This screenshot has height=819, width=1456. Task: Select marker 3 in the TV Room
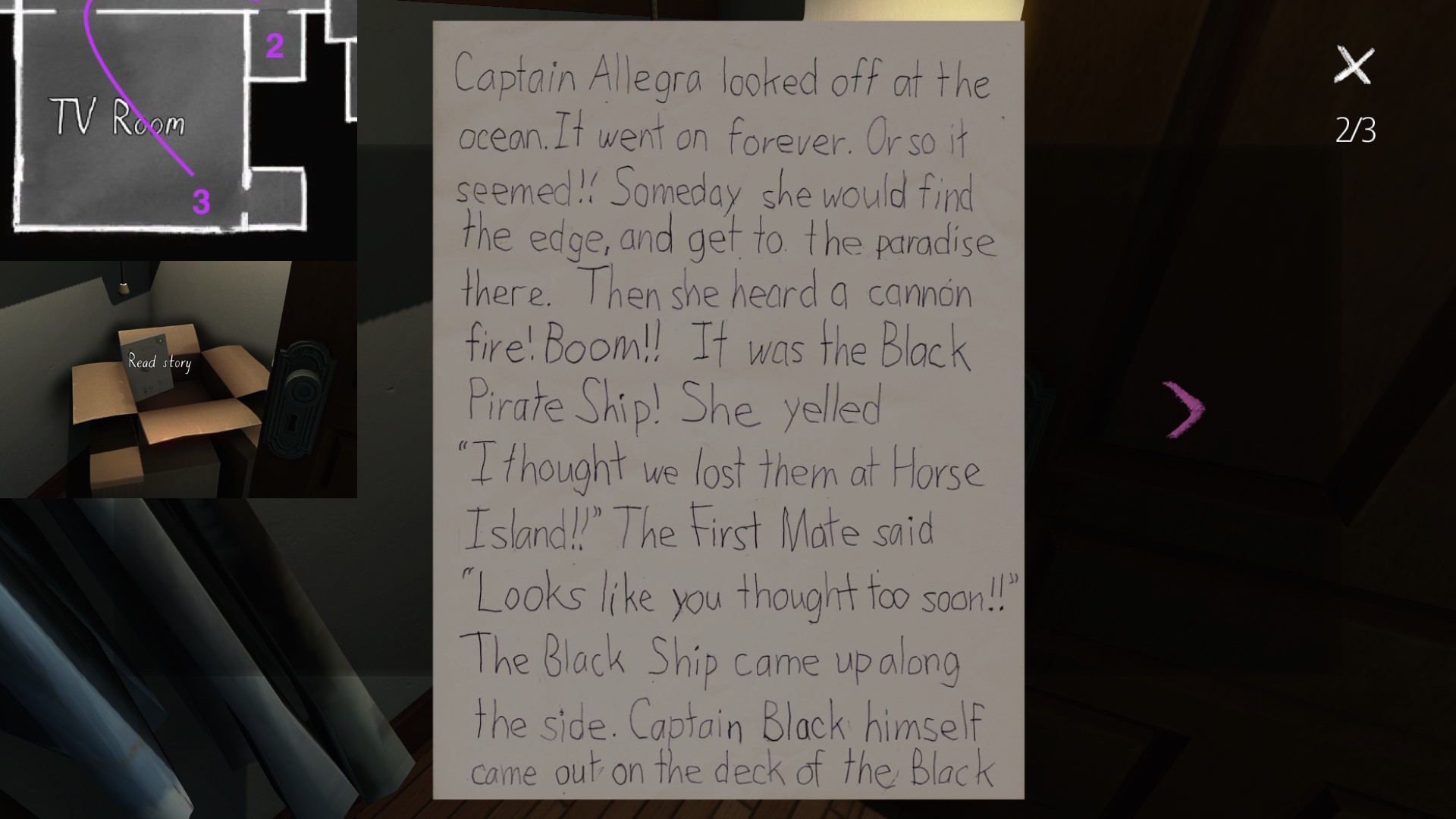tap(200, 201)
